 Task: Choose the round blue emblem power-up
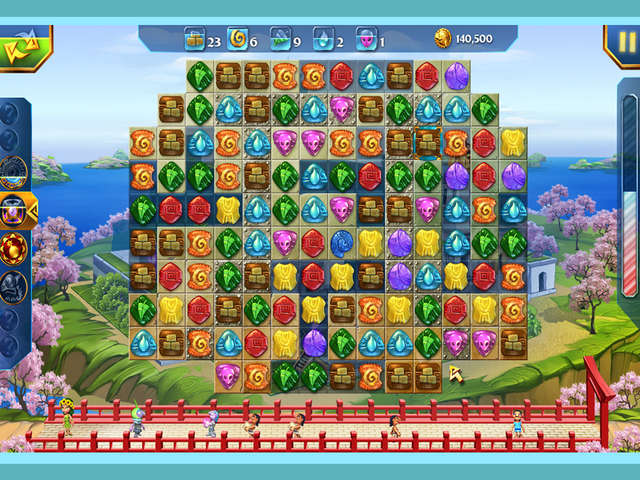(x=14, y=172)
